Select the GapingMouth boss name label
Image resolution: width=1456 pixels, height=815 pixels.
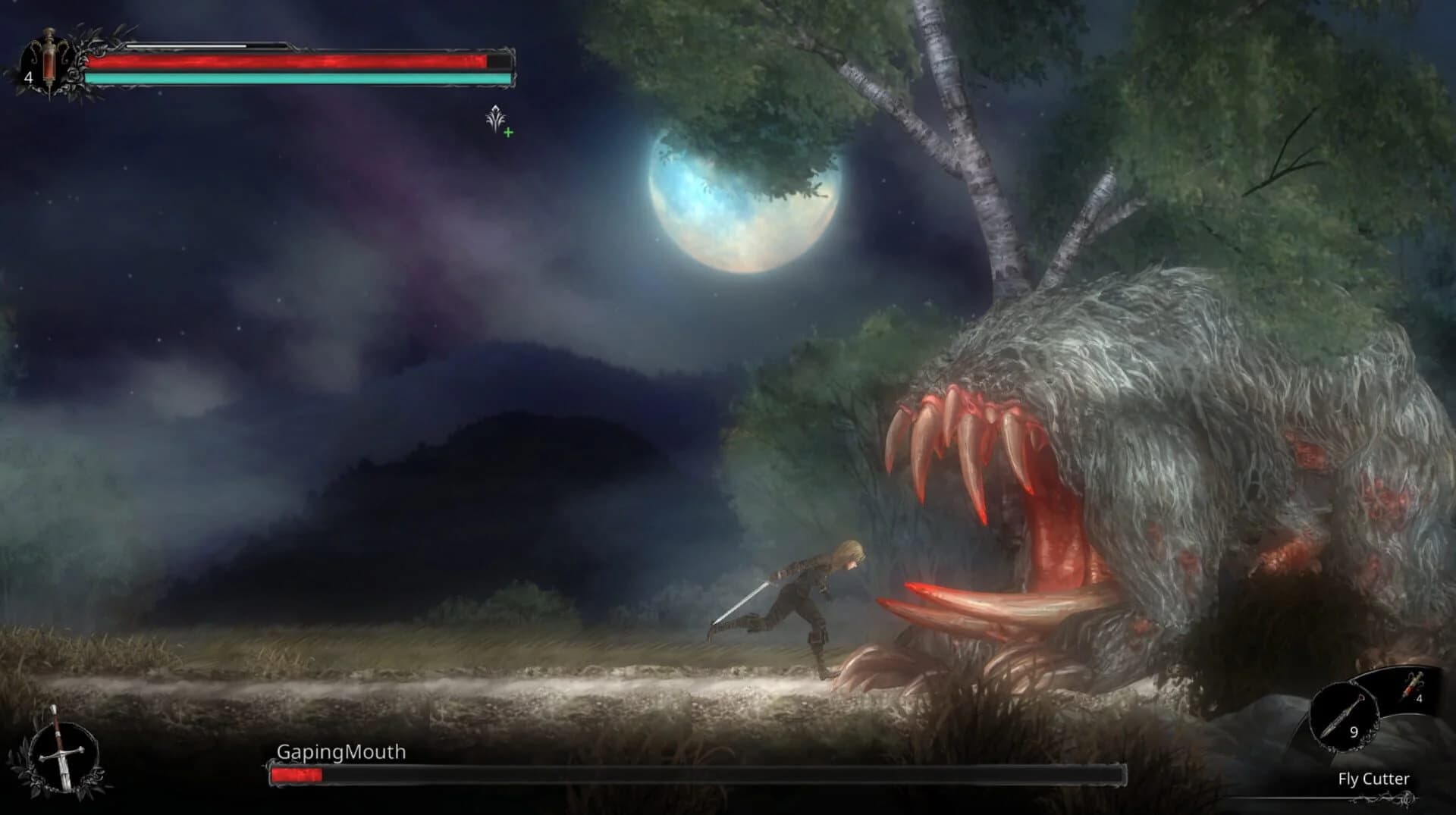coord(341,753)
